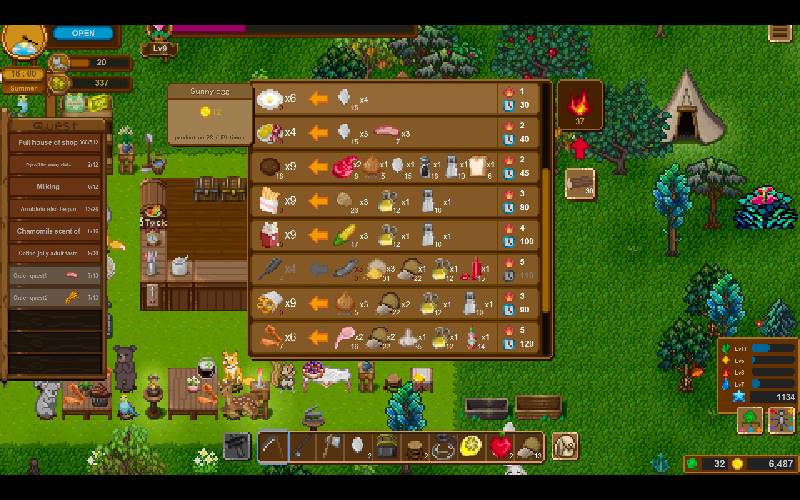Open the Full house of shop quest
This screenshot has width=800, height=500.
coord(56,144)
